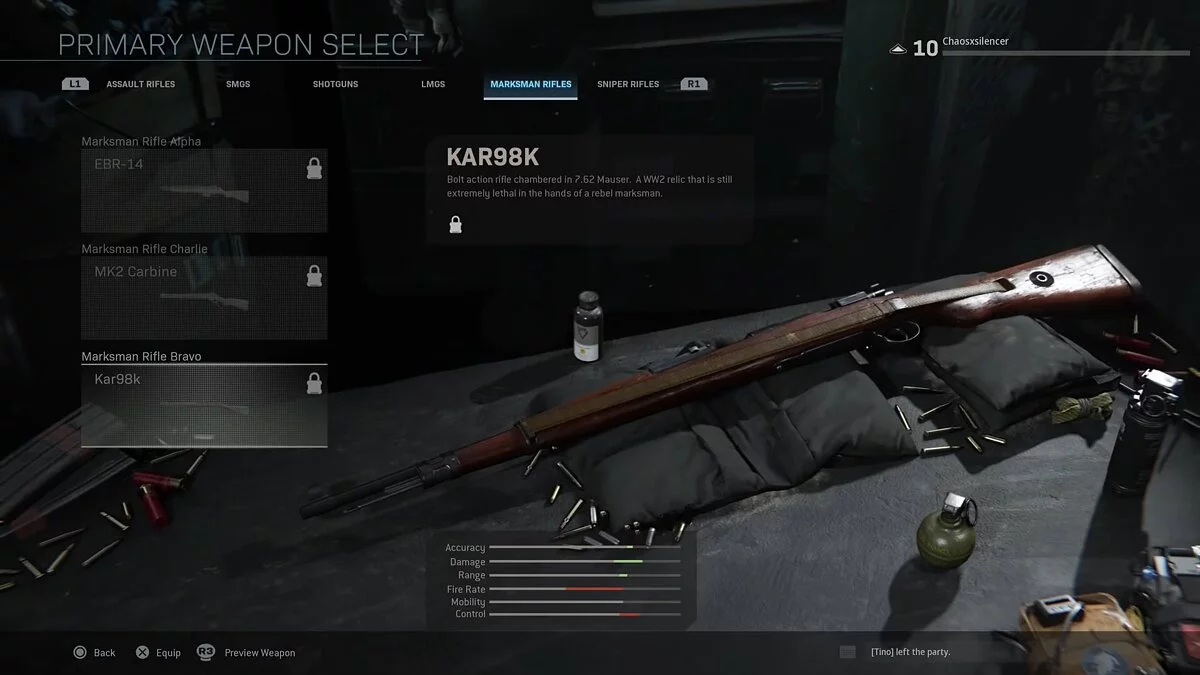1200x675 pixels.
Task: Switch to the Assault Rifles tab
Action: (140, 85)
